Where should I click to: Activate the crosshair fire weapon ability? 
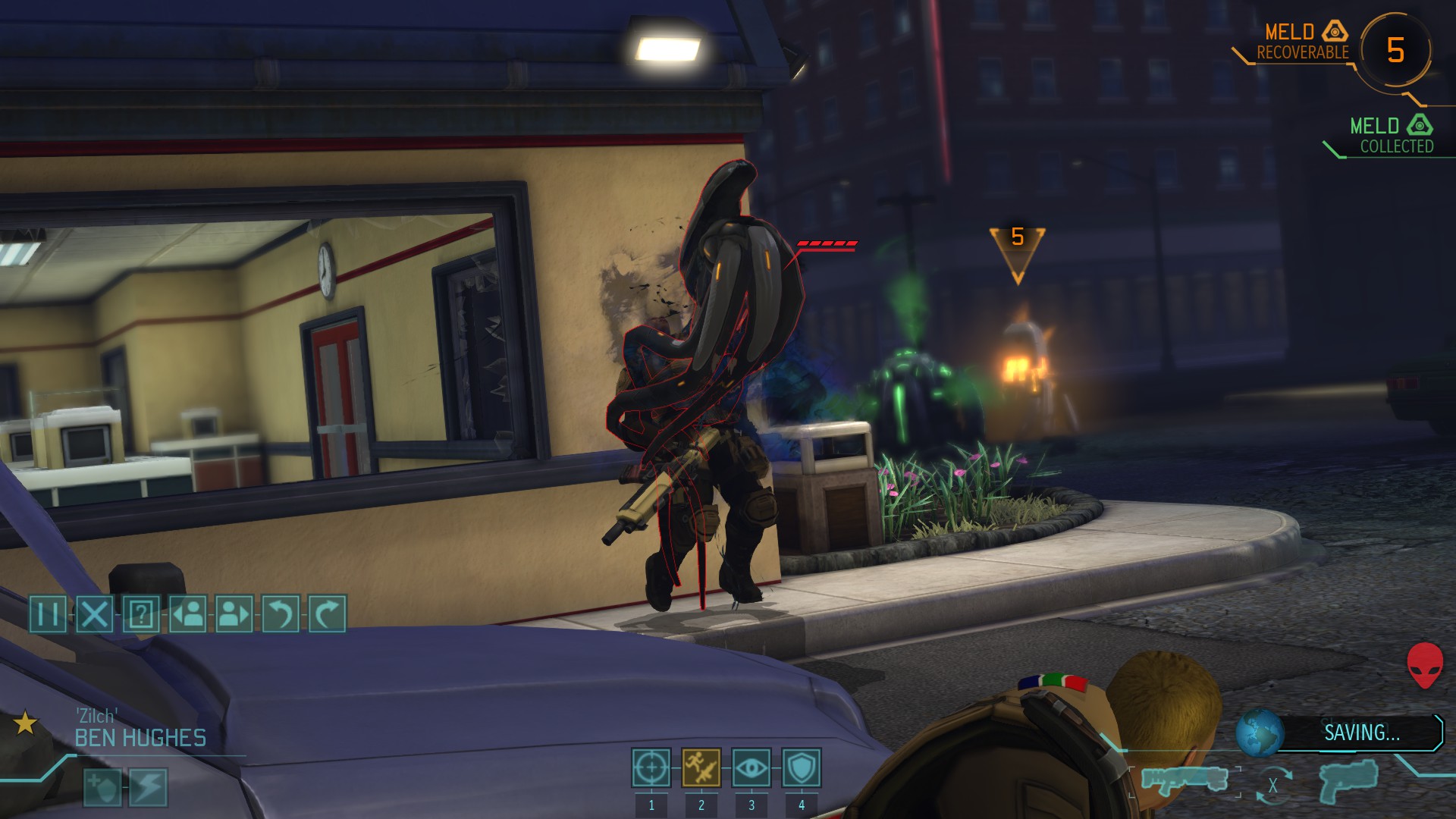coord(651,768)
